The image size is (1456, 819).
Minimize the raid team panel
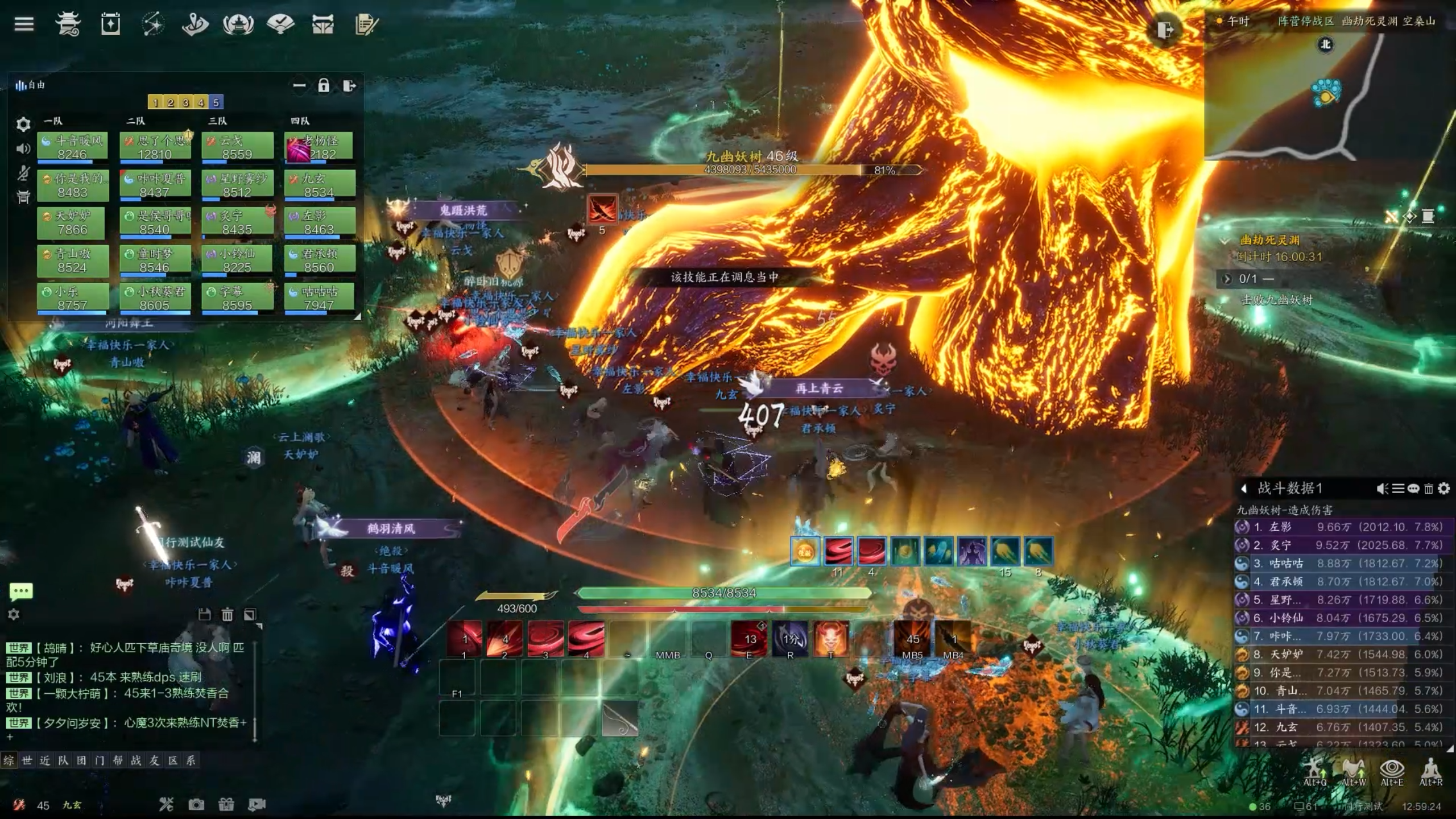tap(299, 86)
